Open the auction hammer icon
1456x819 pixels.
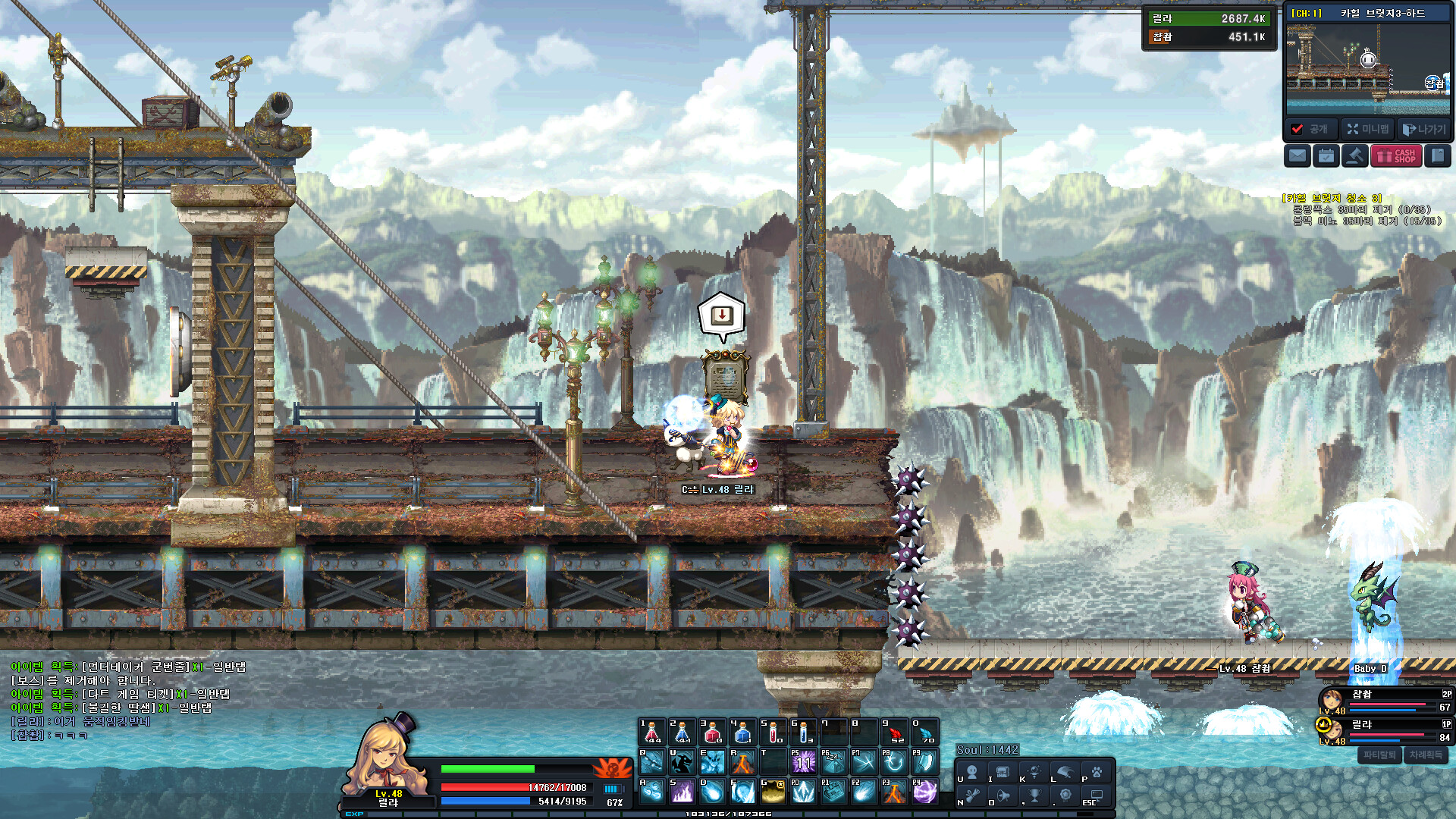[x=1355, y=155]
